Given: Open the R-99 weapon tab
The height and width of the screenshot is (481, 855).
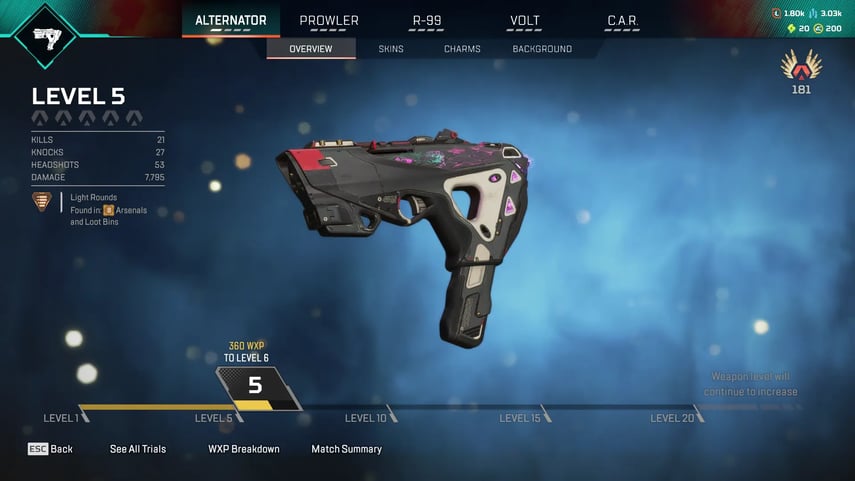Looking at the screenshot, I should click(x=427, y=20).
